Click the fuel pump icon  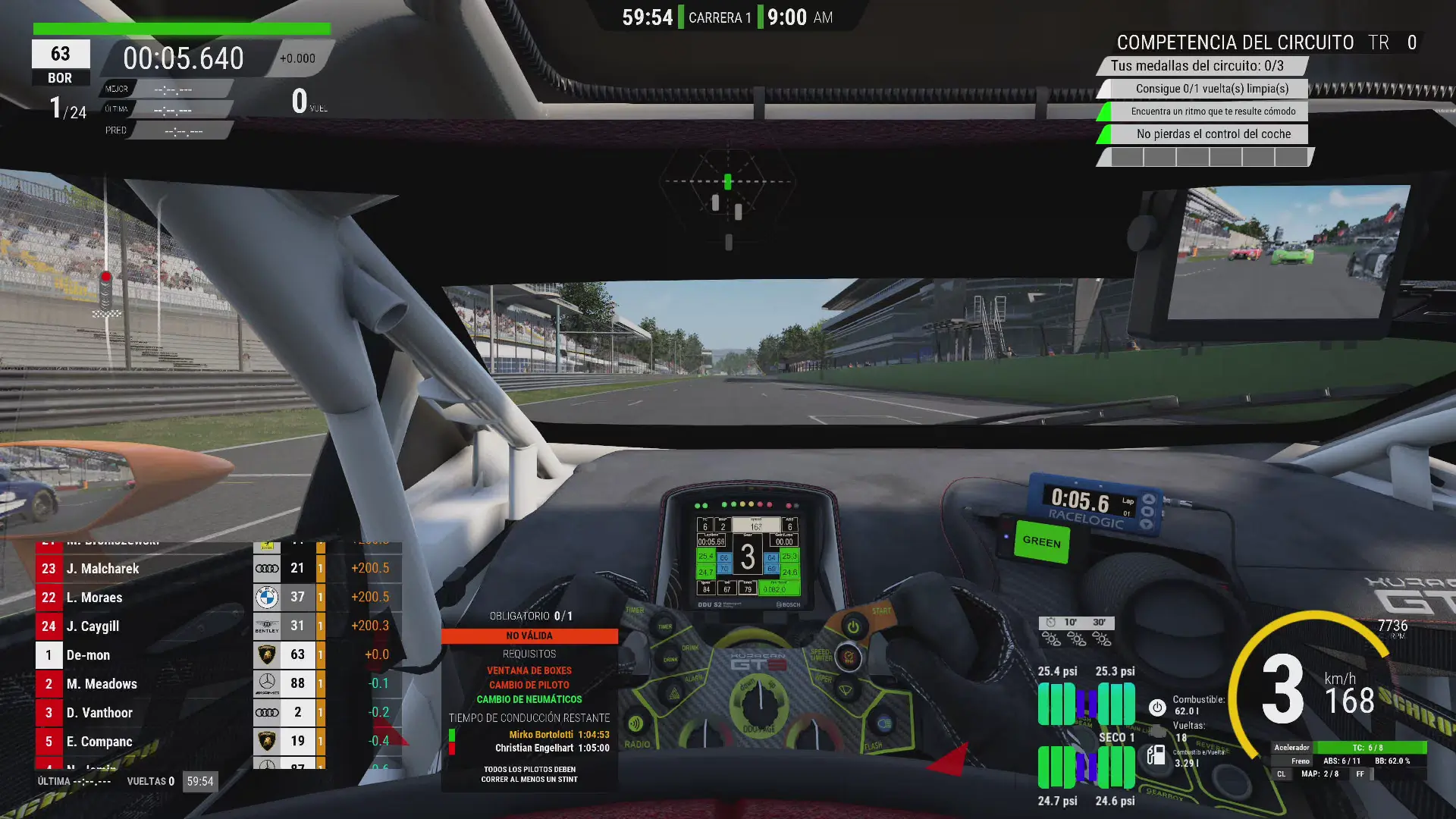pyautogui.click(x=1156, y=755)
